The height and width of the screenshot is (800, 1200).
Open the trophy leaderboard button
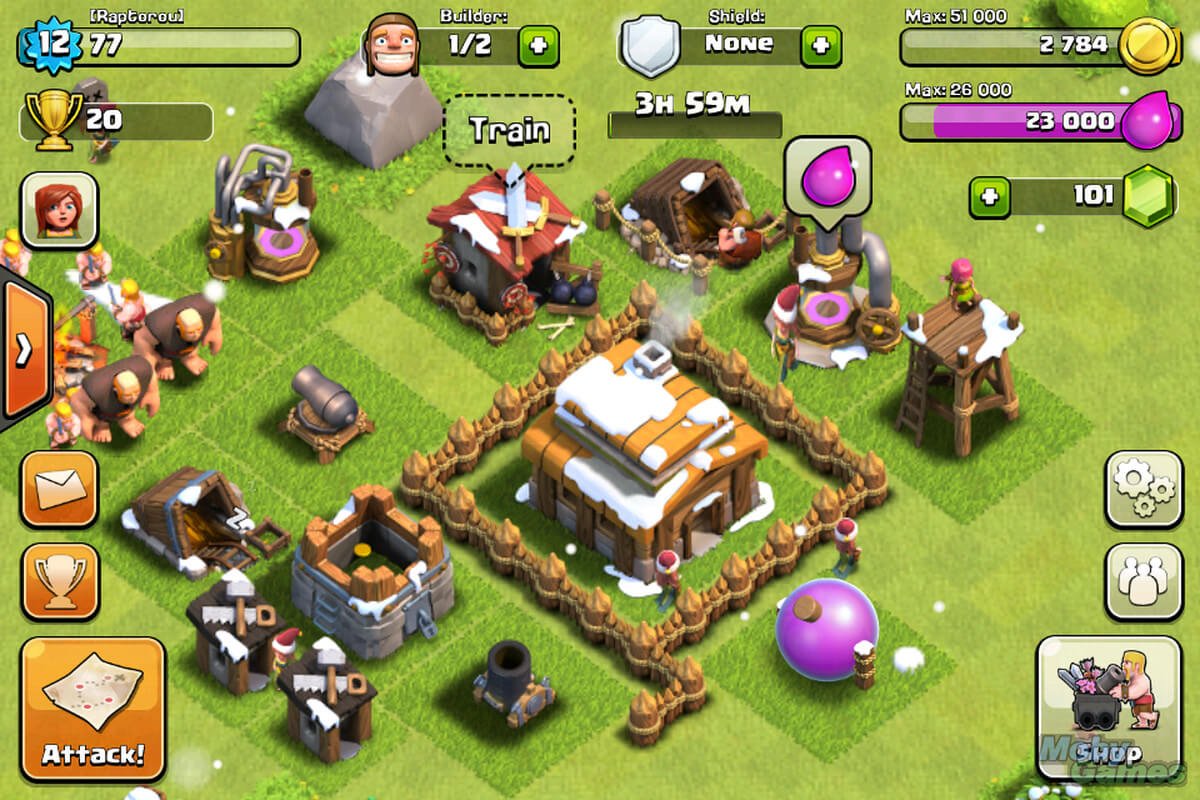coord(59,581)
